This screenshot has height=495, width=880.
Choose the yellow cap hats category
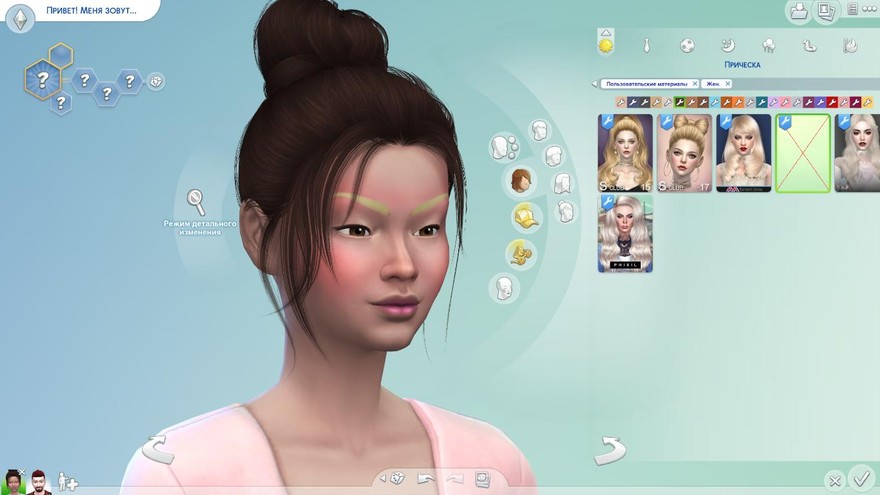point(524,215)
